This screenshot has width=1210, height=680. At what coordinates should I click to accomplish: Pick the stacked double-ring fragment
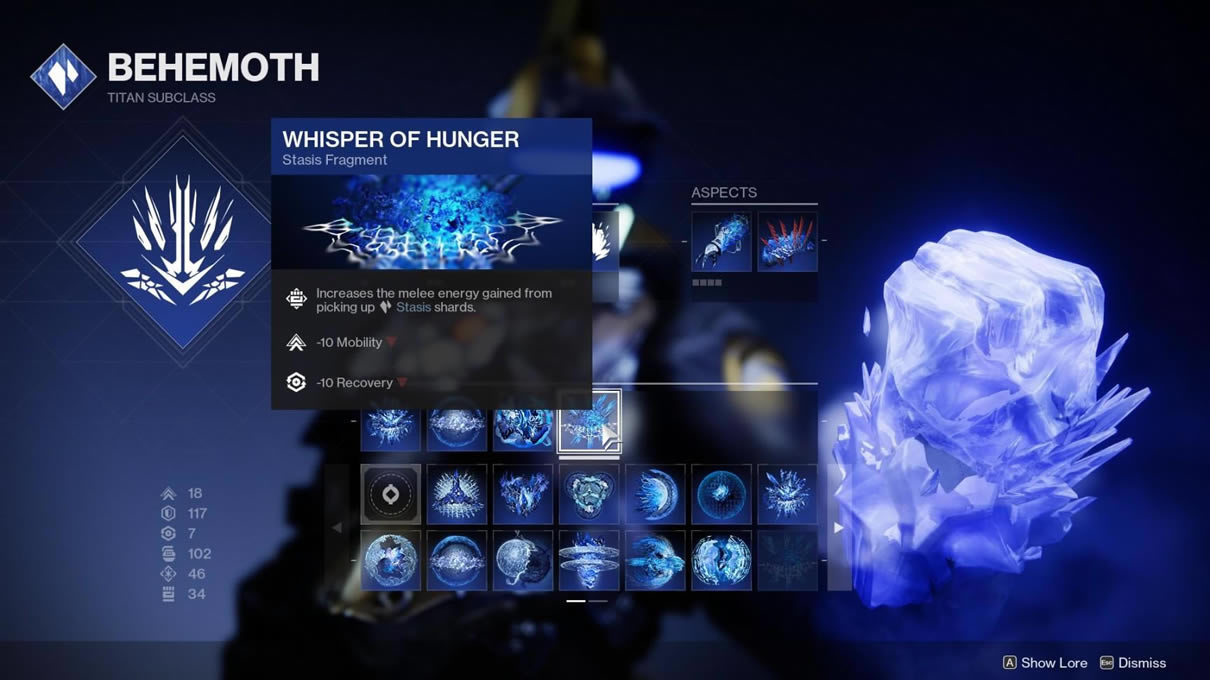click(x=589, y=560)
